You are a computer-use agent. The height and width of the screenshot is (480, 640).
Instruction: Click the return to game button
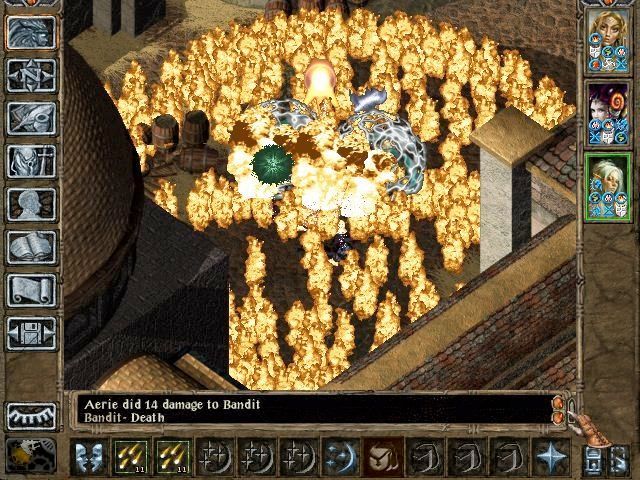point(31,31)
